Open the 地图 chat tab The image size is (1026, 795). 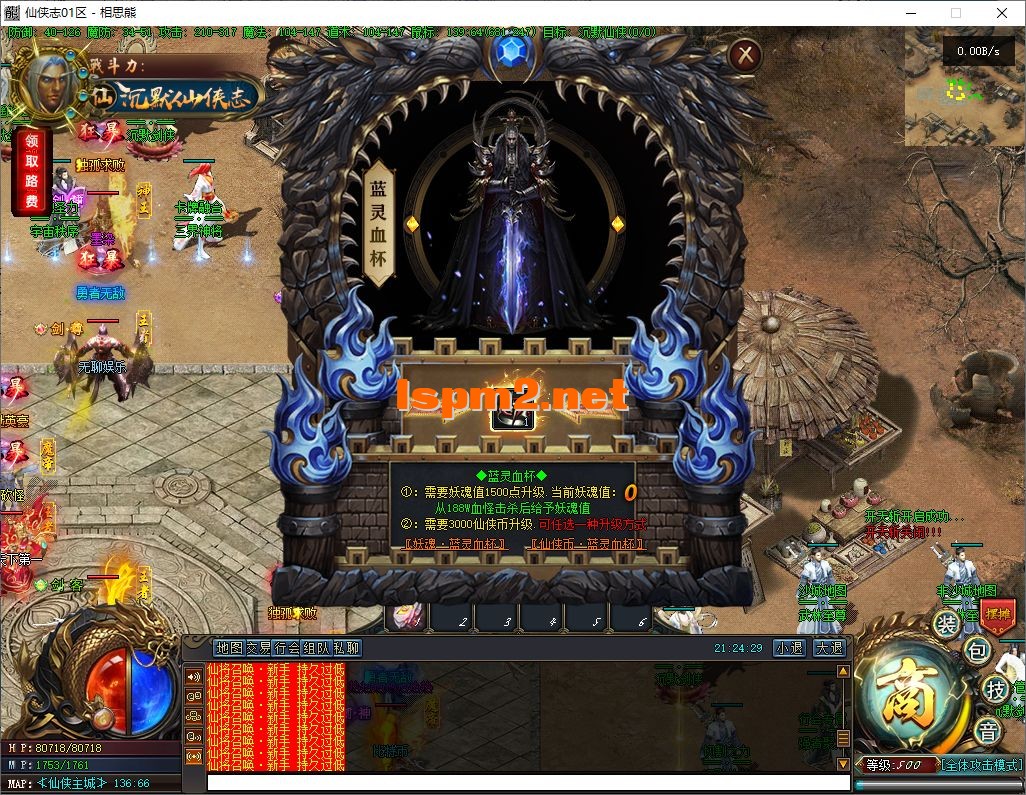(x=229, y=648)
